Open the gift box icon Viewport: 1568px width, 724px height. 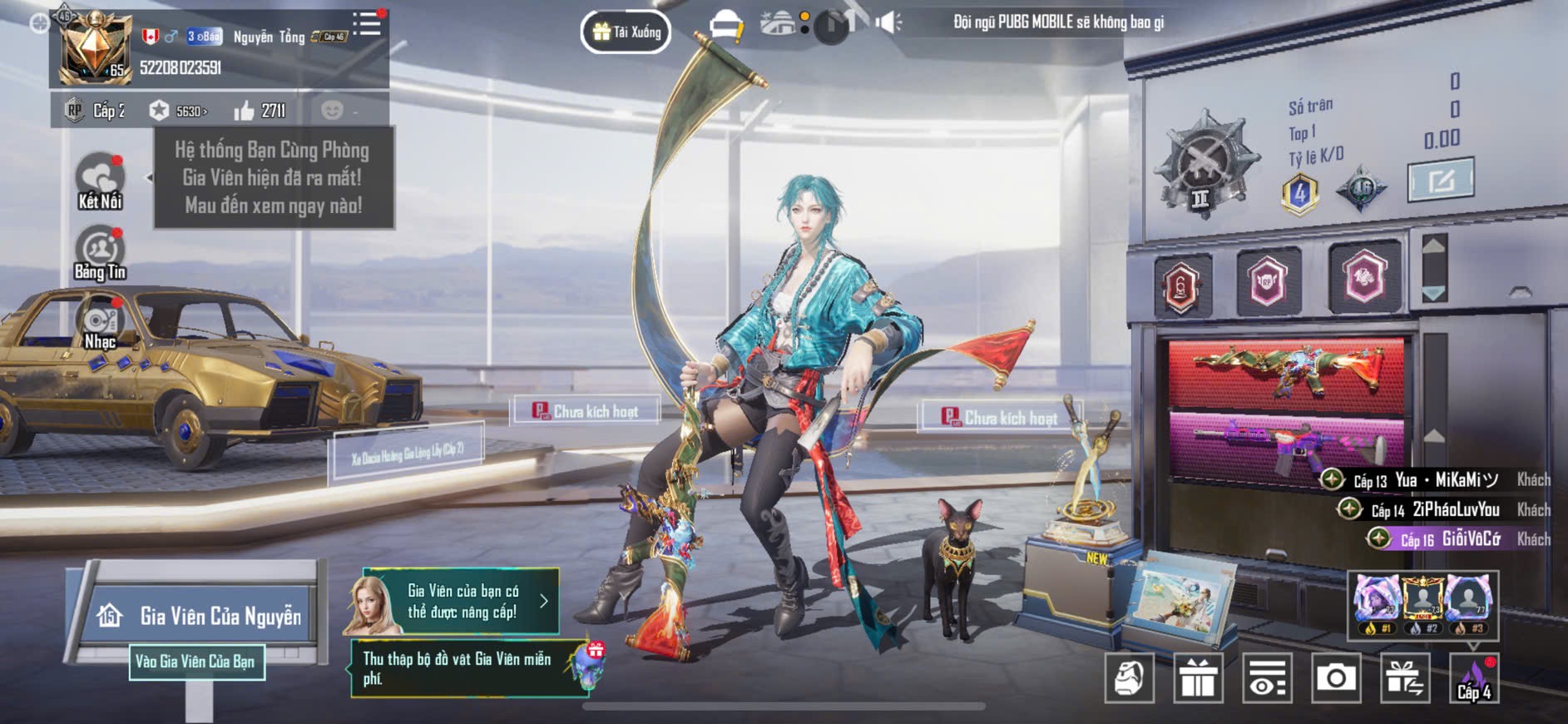point(1198,678)
